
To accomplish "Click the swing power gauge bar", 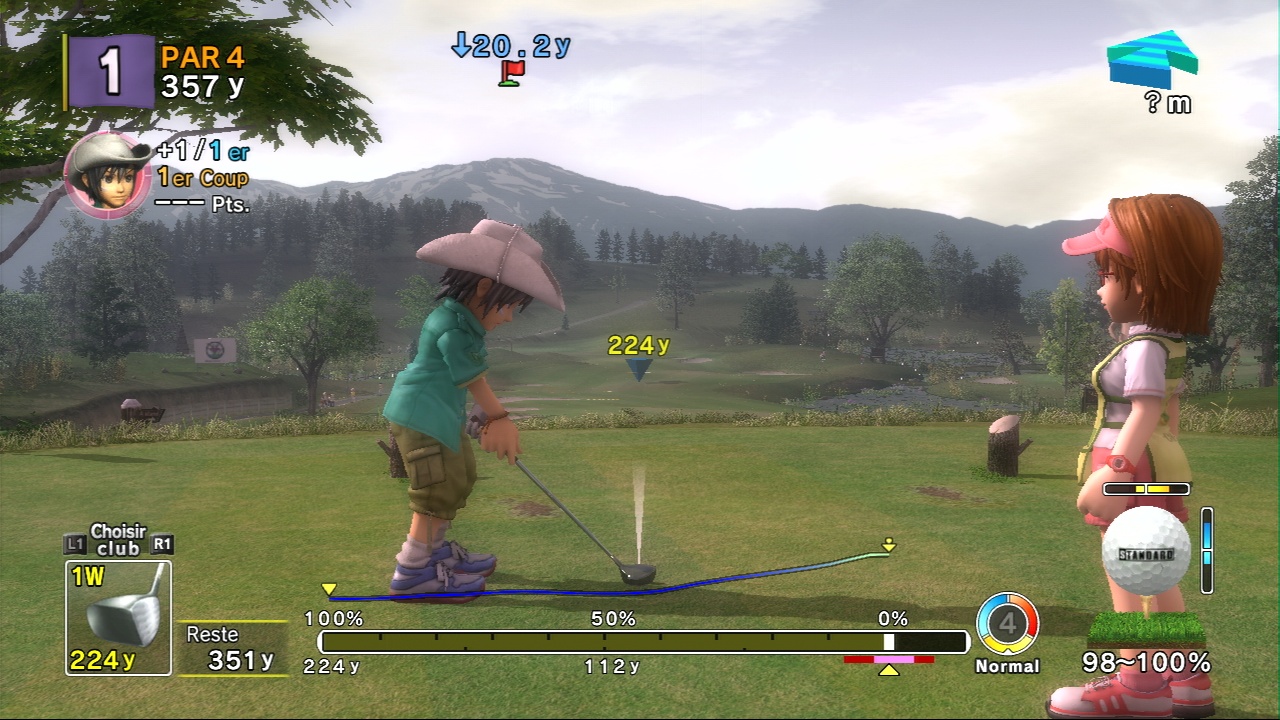I will [x=642, y=642].
